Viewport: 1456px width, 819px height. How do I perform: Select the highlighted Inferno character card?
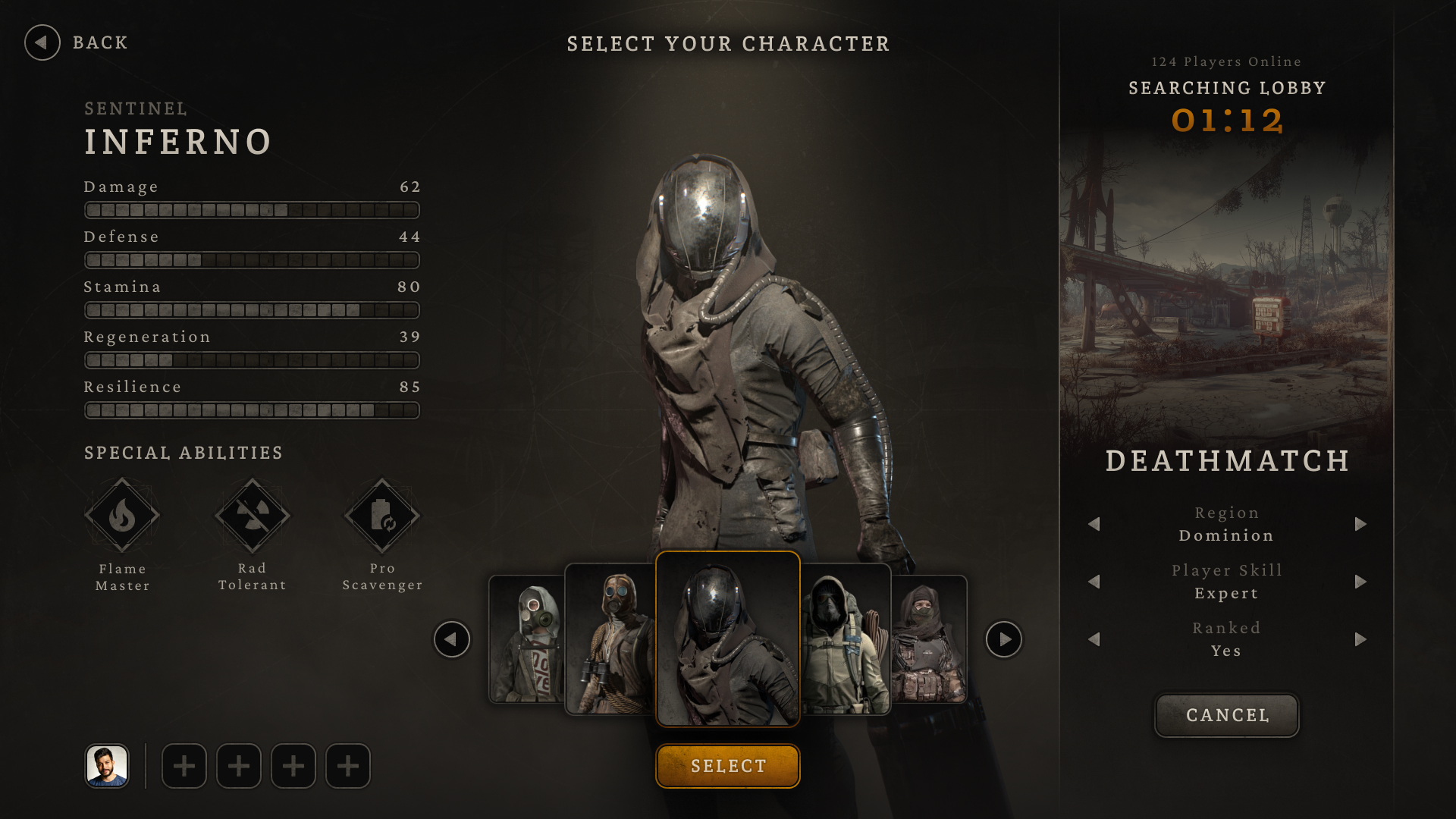tap(727, 639)
